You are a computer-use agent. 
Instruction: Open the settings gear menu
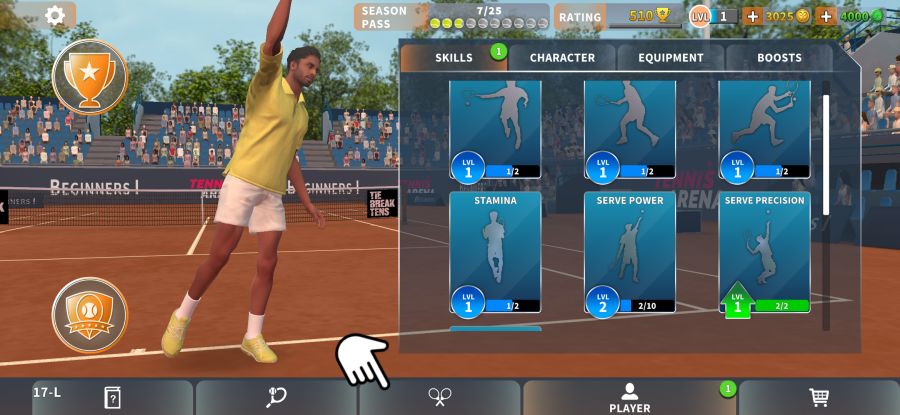coord(55,15)
